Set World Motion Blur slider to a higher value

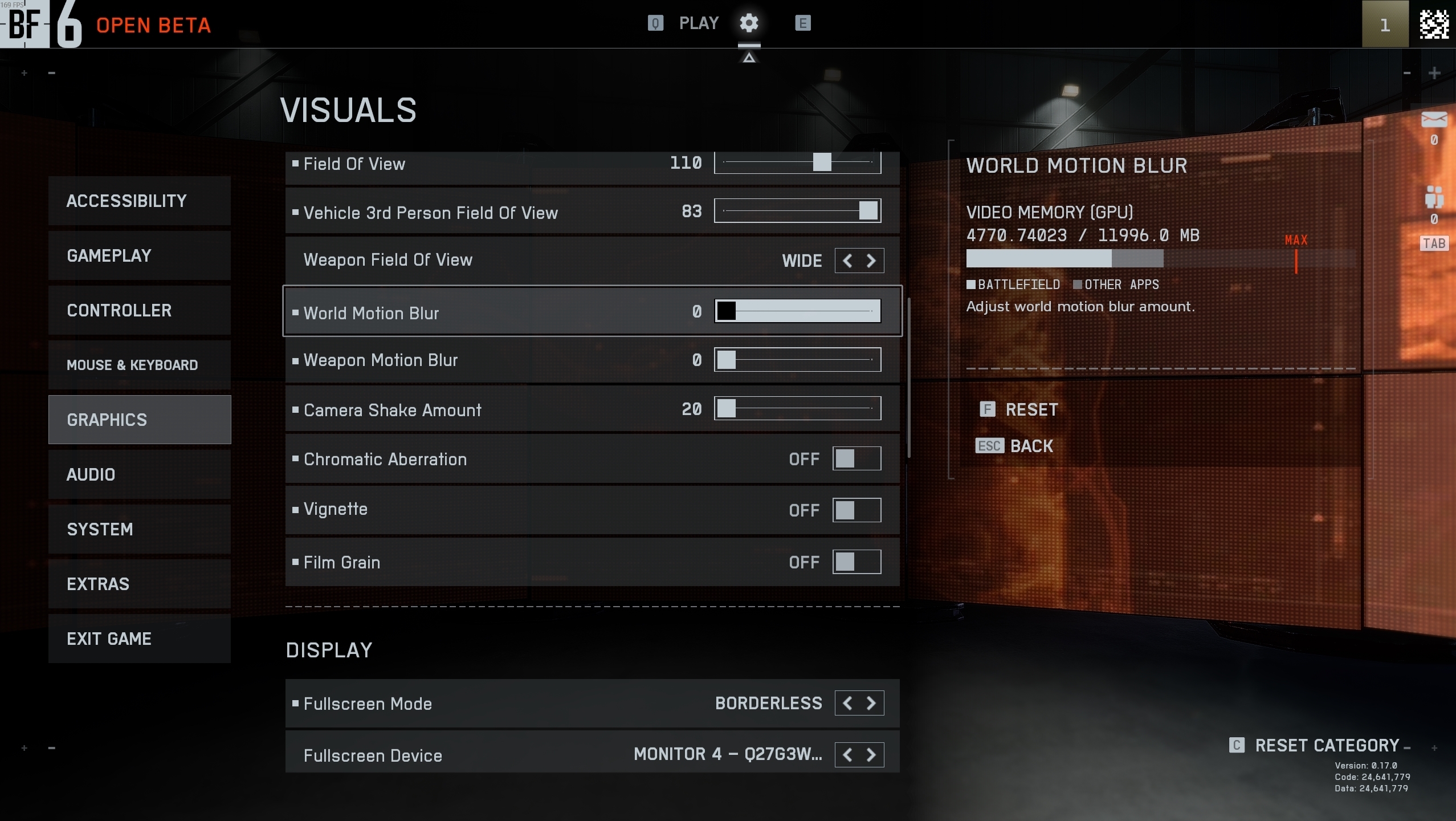(826, 311)
